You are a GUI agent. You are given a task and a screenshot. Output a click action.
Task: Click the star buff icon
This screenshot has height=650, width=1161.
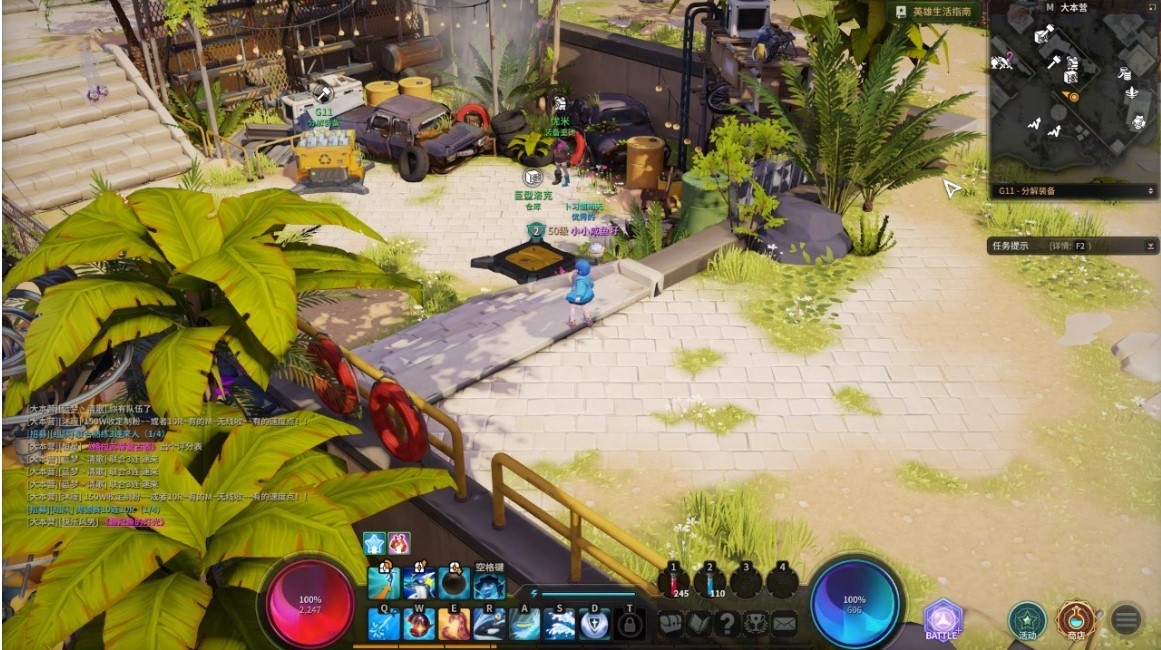click(x=374, y=543)
